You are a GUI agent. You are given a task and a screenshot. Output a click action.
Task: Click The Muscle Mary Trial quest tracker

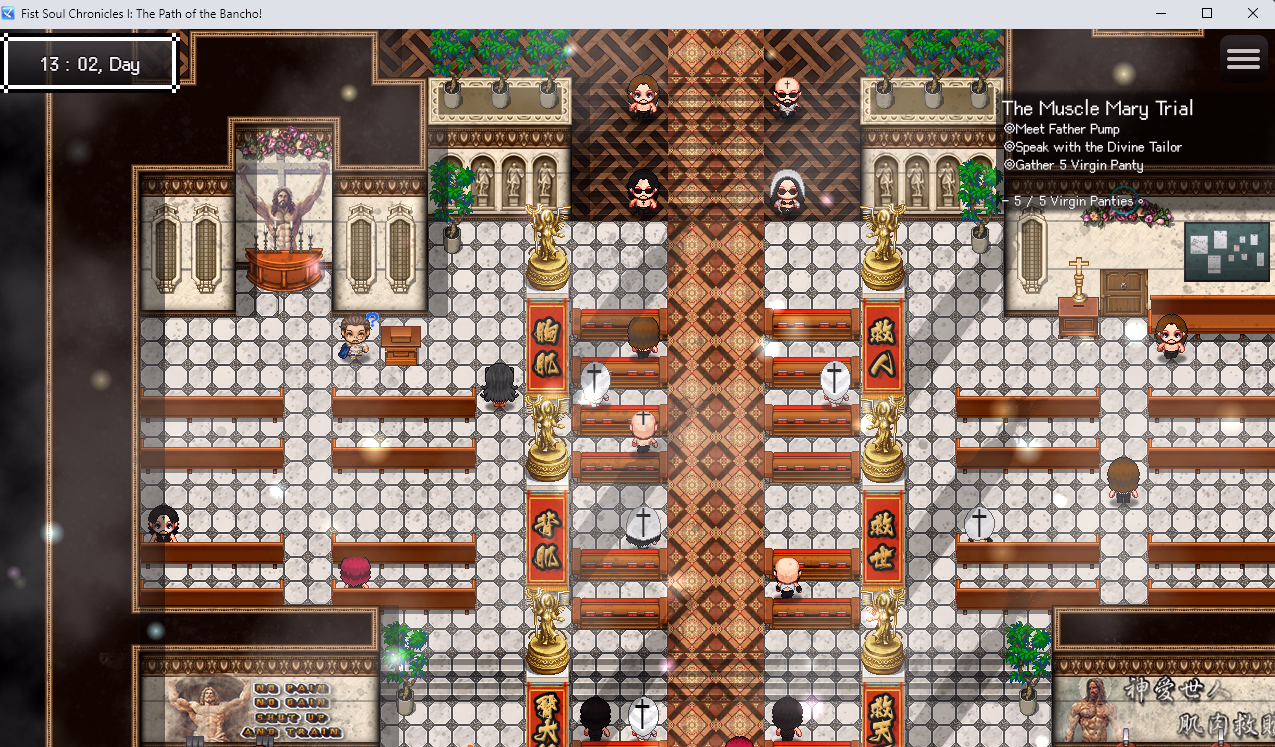point(1097,109)
